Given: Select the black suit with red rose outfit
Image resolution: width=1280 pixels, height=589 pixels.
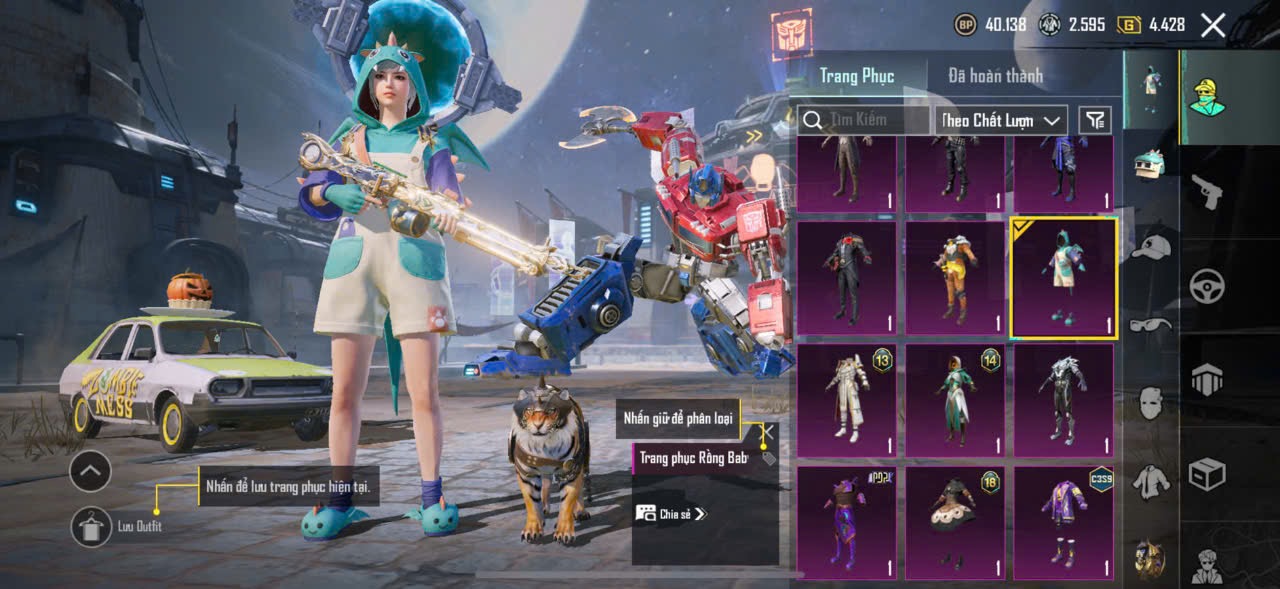Looking at the screenshot, I should 847,277.
